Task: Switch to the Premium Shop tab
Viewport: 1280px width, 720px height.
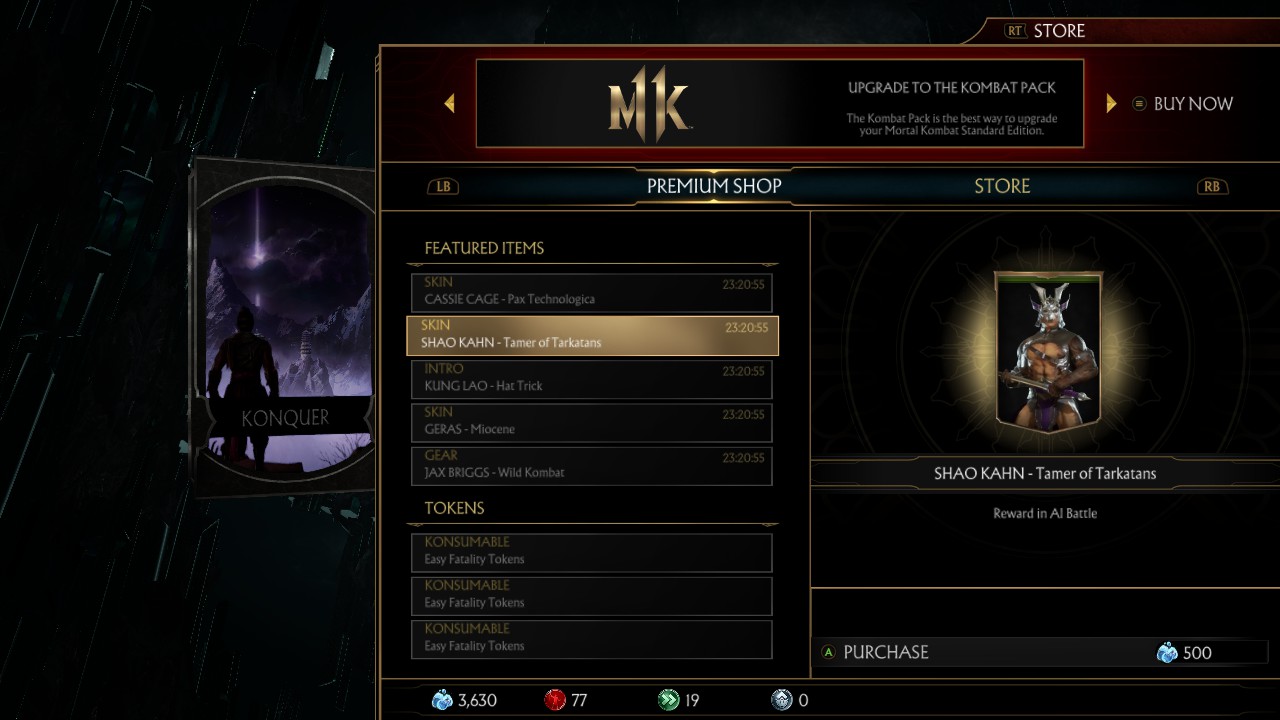Action: point(713,186)
